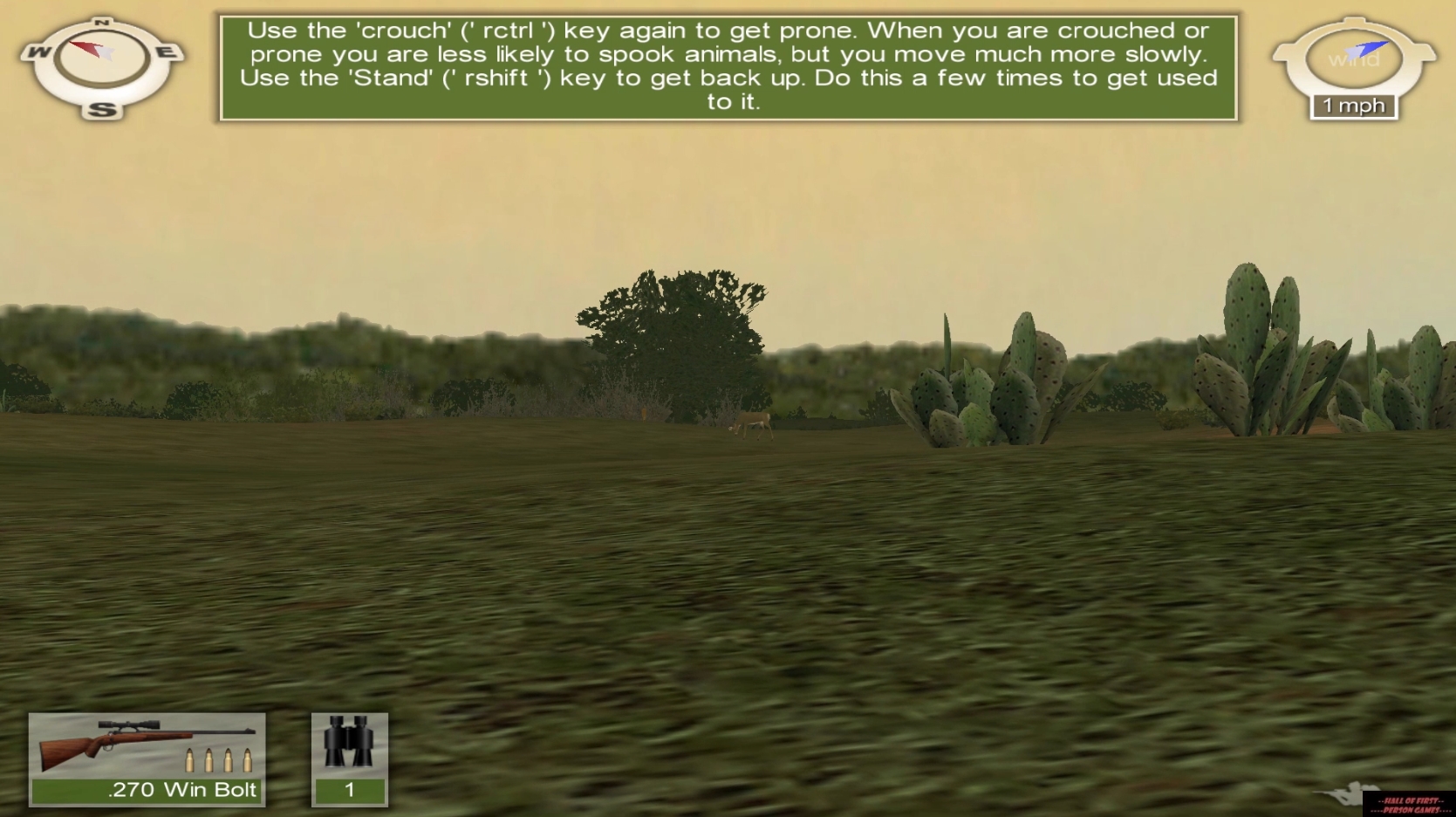Image resolution: width=1456 pixels, height=817 pixels.
Task: Expand the binoculars count display
Action: tap(348, 790)
